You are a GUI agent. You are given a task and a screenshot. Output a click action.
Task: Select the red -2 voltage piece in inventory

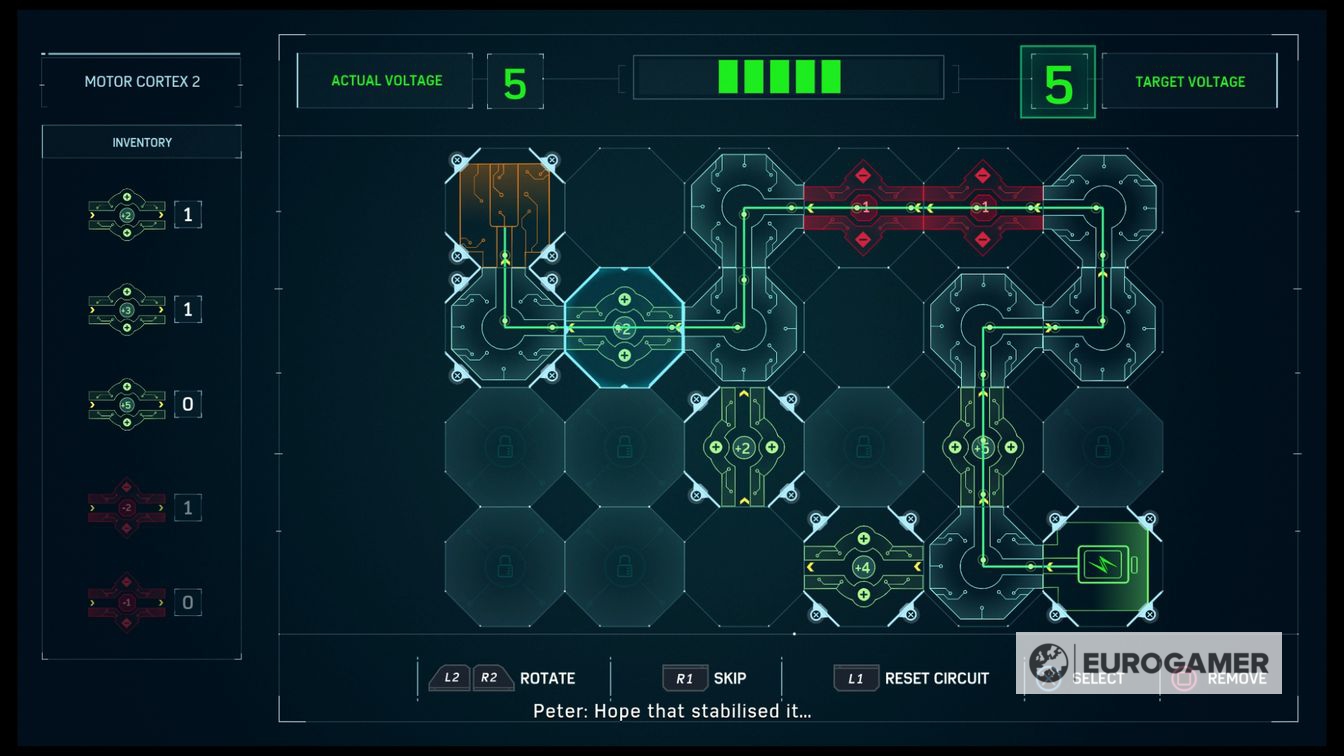pyautogui.click(x=127, y=507)
